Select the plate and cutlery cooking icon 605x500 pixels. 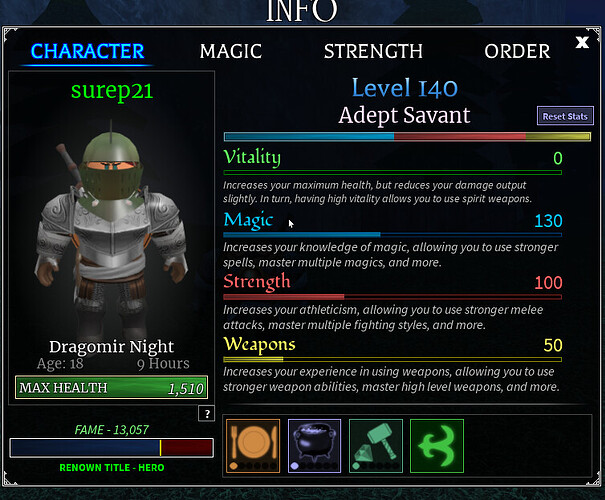coord(254,445)
